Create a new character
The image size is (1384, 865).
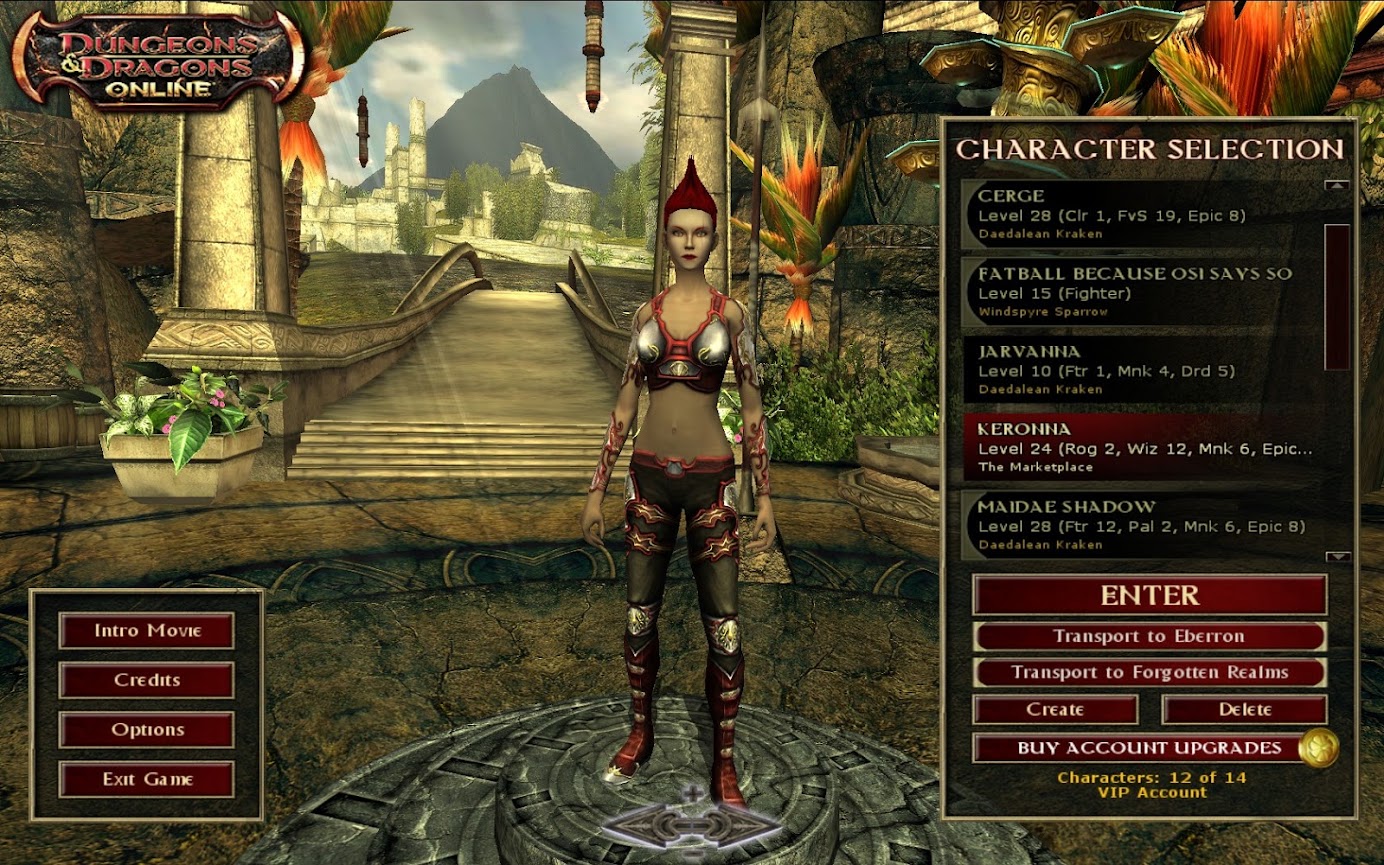click(x=1055, y=709)
